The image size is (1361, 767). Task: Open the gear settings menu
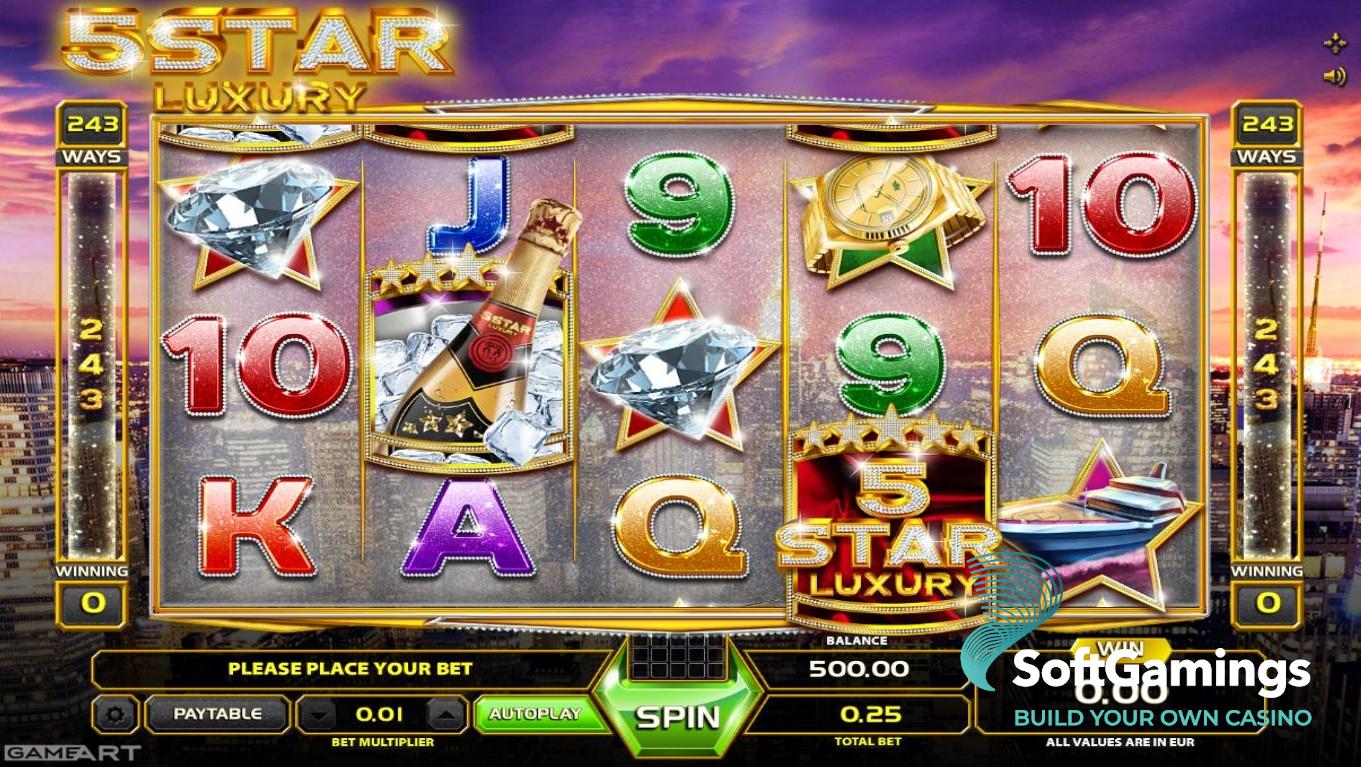(116, 715)
